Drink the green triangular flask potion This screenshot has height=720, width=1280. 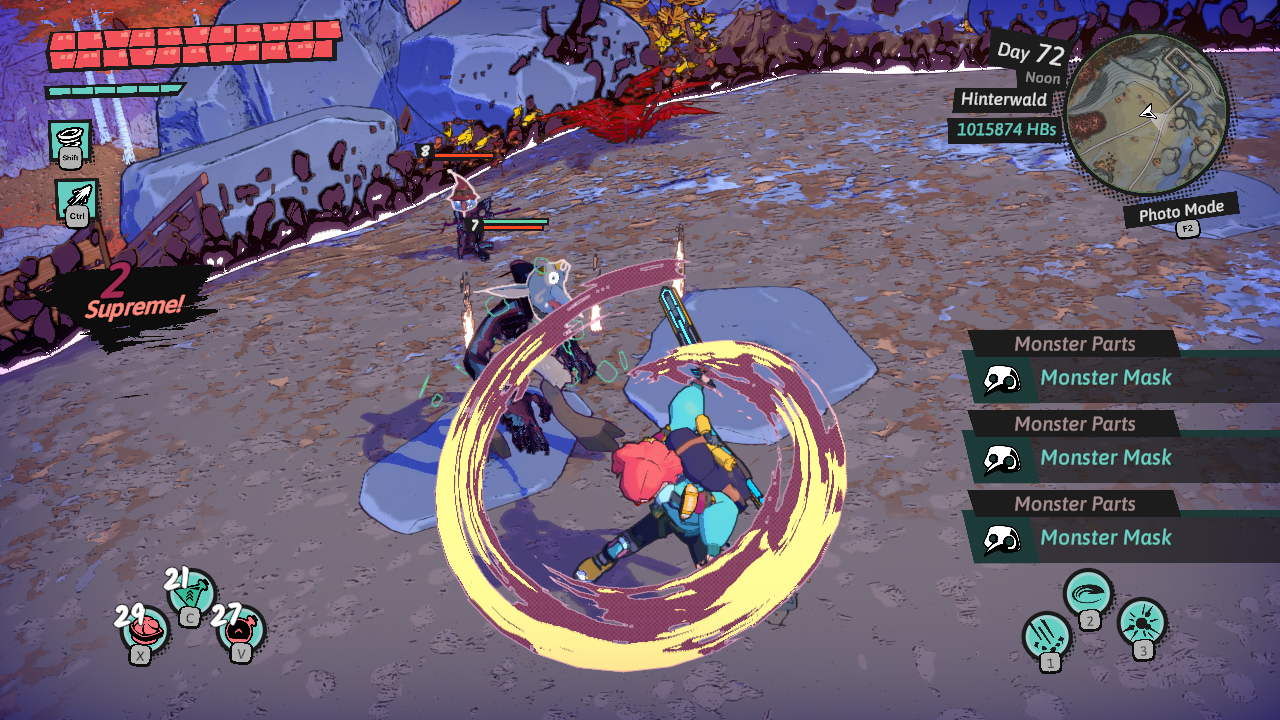(x=192, y=593)
